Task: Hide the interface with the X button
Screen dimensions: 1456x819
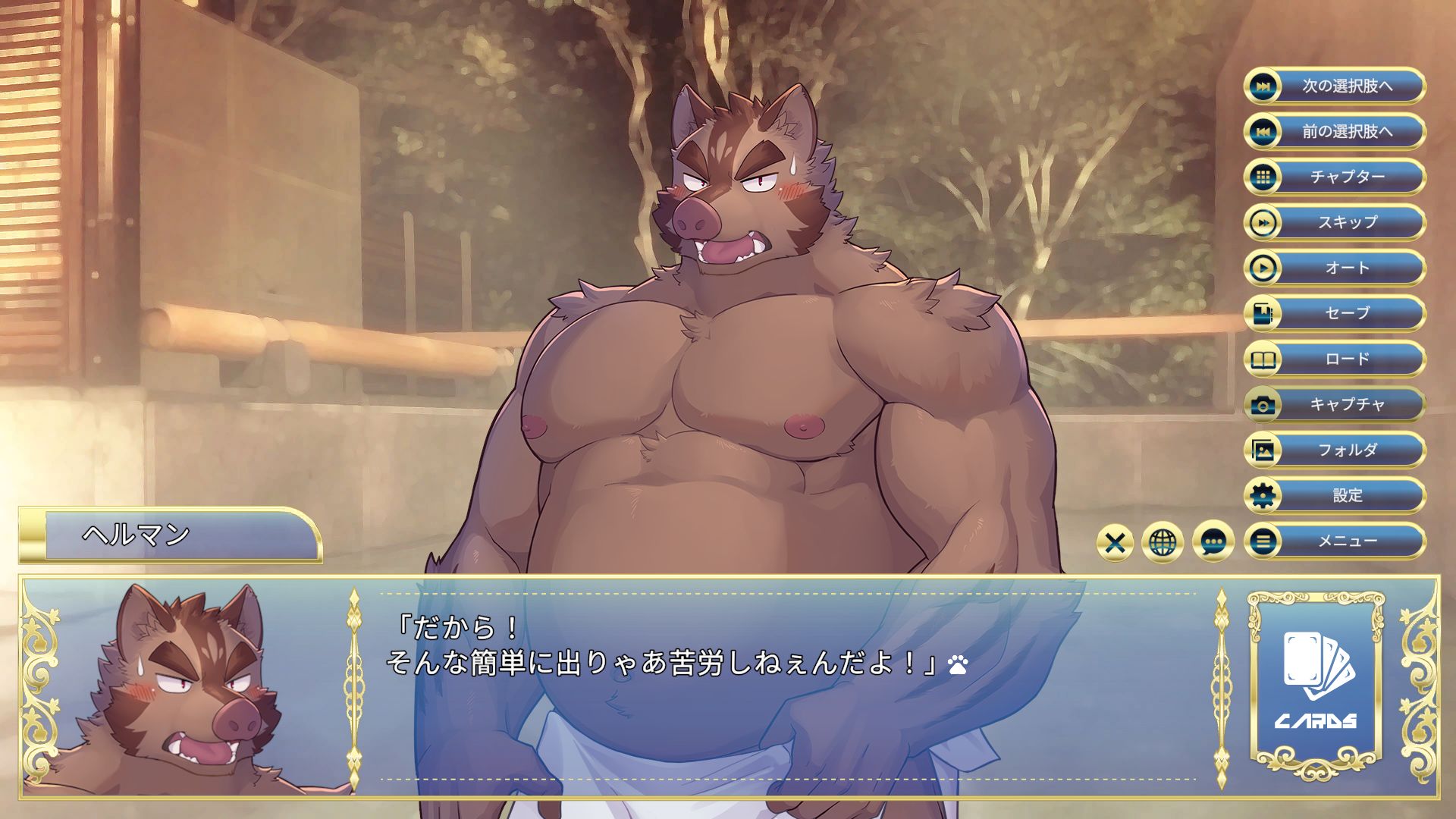Action: (1115, 543)
